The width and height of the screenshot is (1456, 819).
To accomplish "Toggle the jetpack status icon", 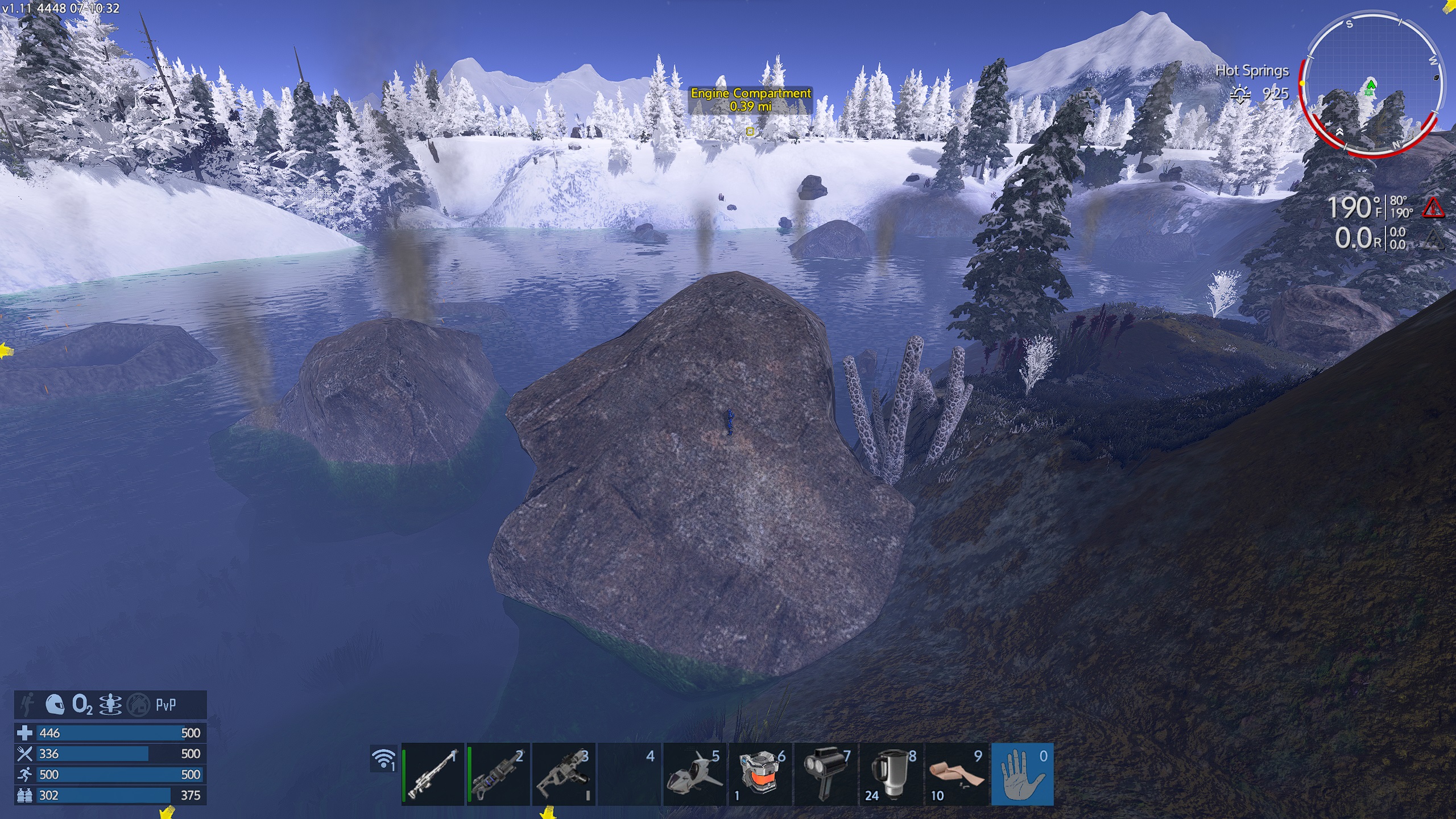I will (x=27, y=705).
